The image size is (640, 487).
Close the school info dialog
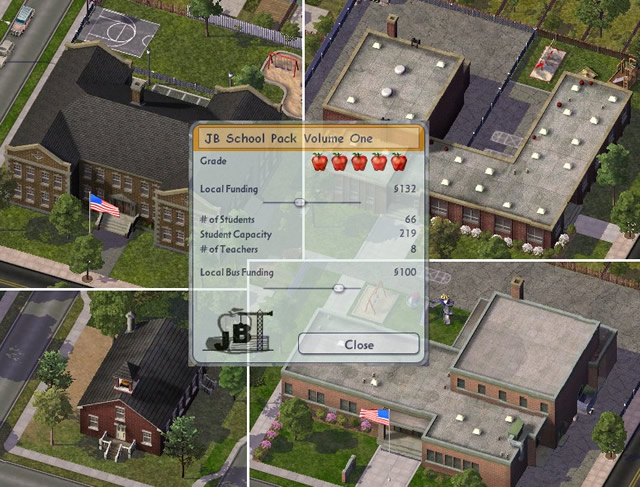(x=358, y=344)
